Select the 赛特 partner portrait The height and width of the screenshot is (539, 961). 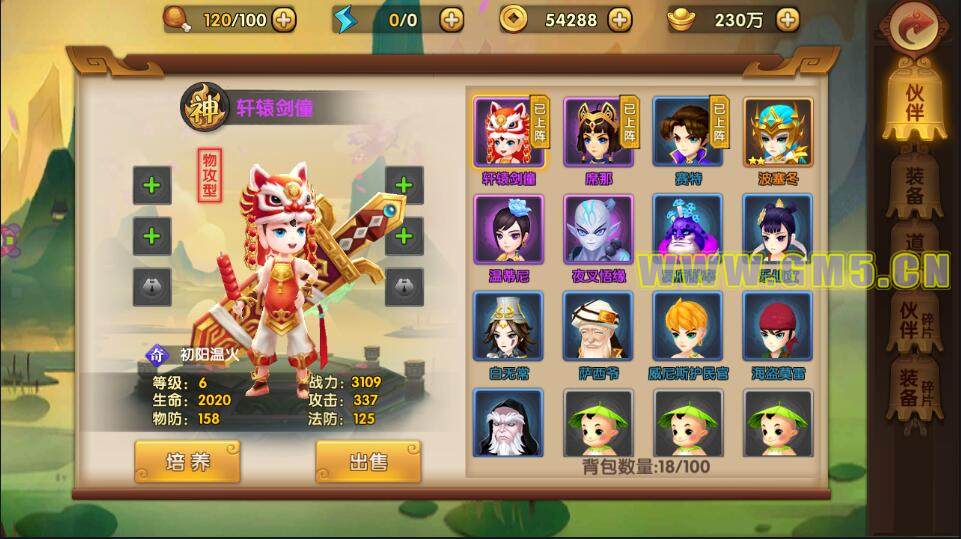(687, 133)
